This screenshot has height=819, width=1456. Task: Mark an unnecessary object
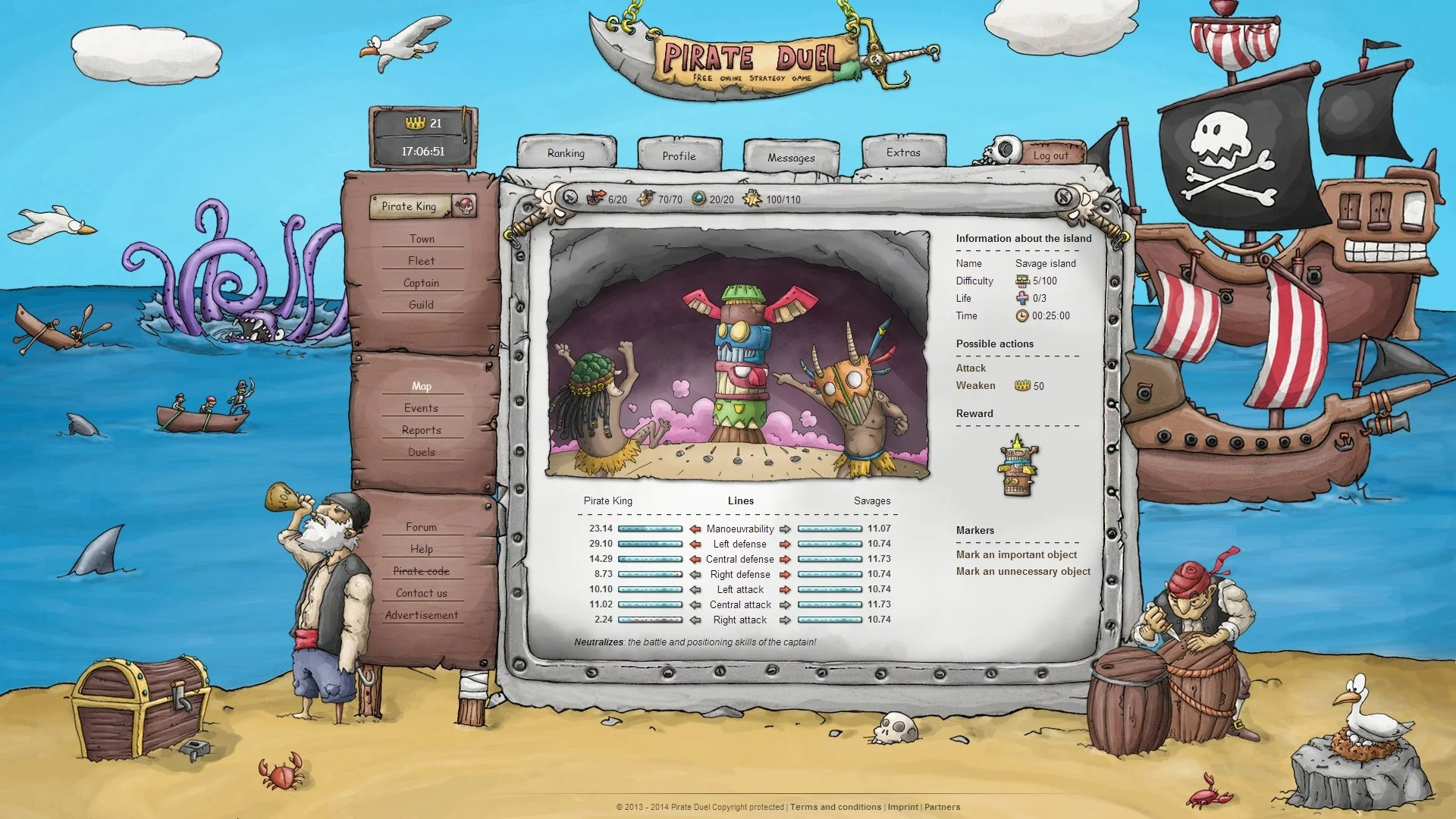(x=1022, y=571)
